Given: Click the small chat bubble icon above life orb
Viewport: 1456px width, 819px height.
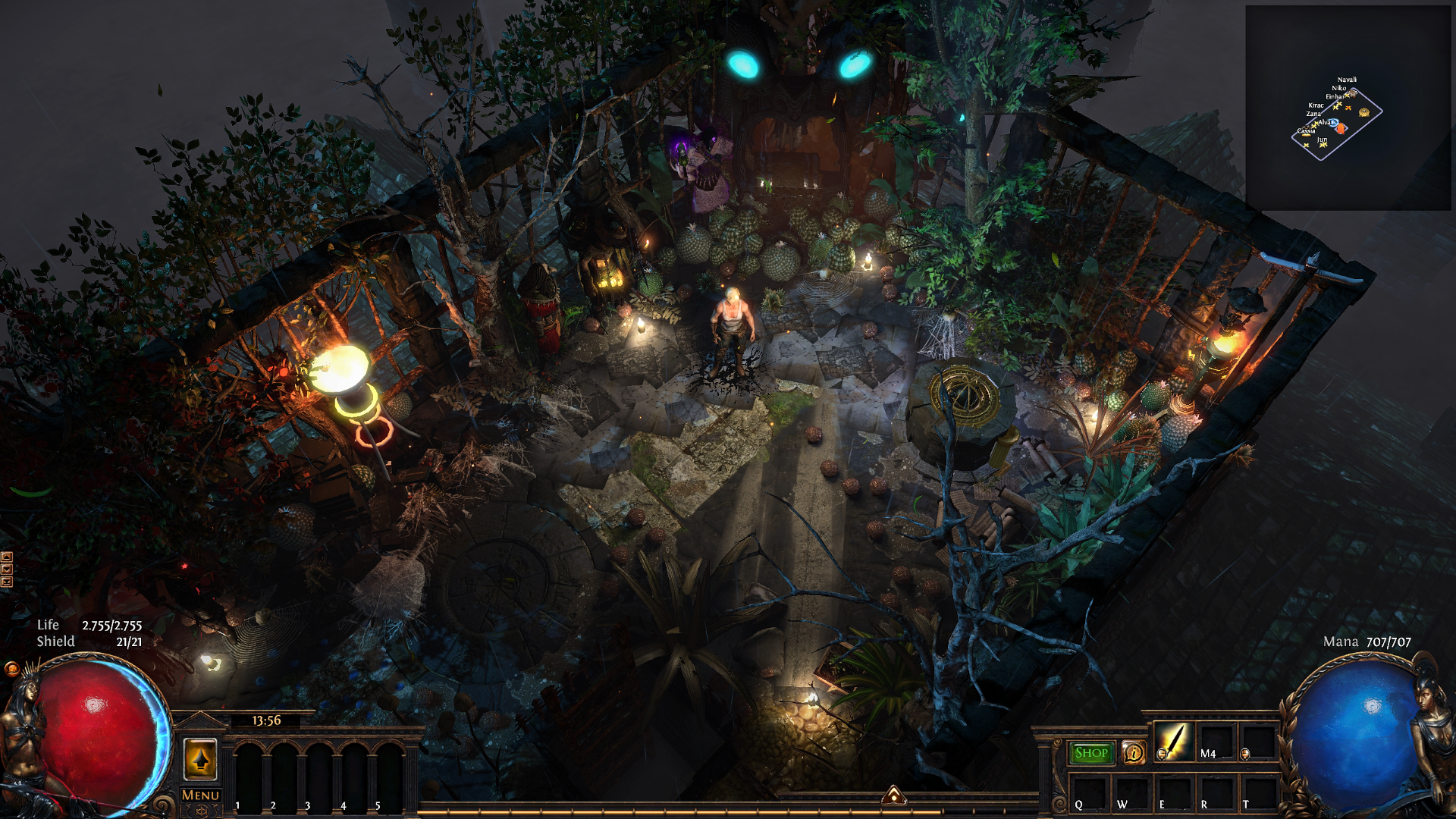Looking at the screenshot, I should 11,668.
